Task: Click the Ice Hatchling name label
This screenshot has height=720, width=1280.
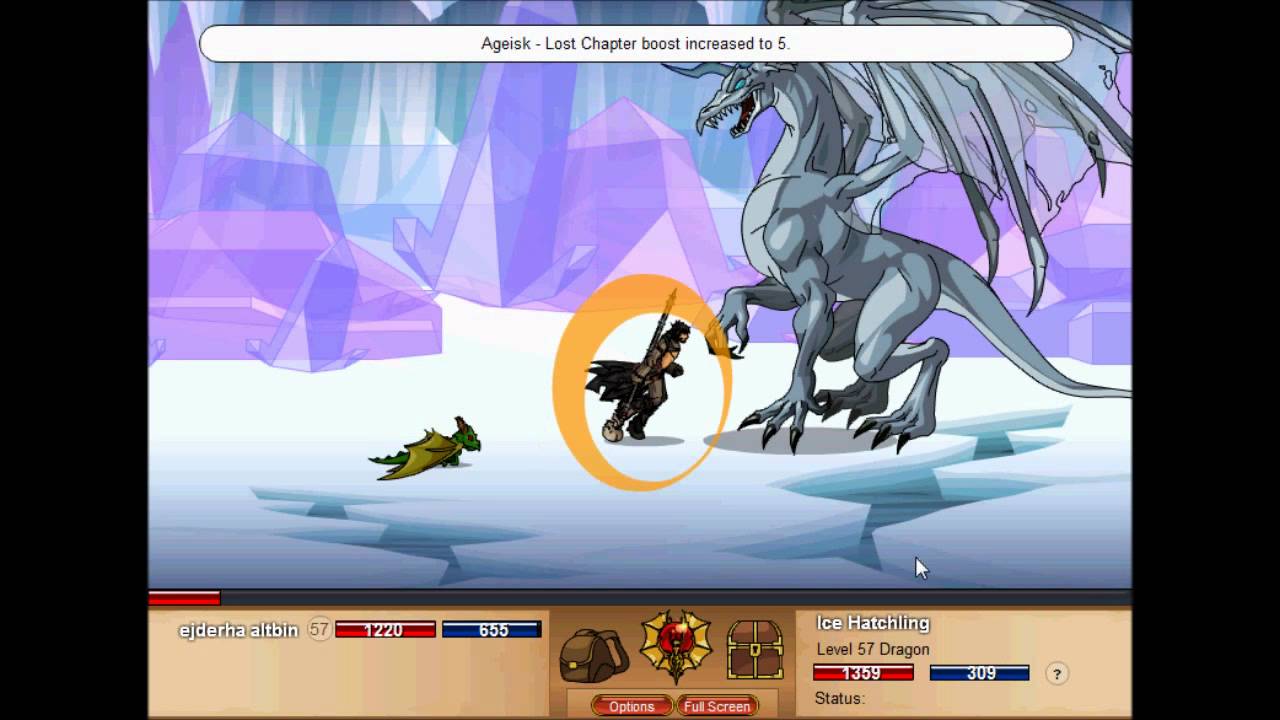Action: pyautogui.click(x=872, y=623)
